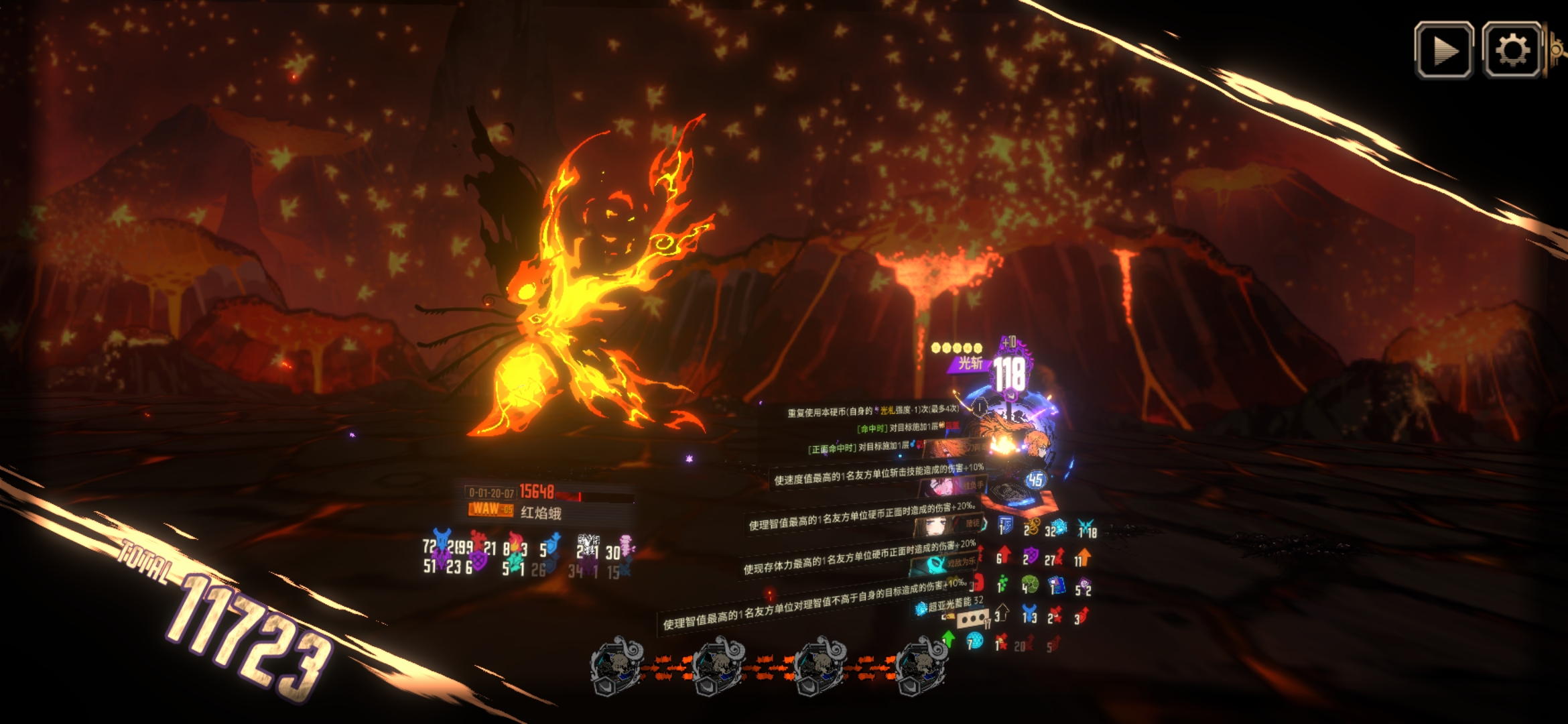
Task: Click the play arrow button
Action: [x=1443, y=50]
